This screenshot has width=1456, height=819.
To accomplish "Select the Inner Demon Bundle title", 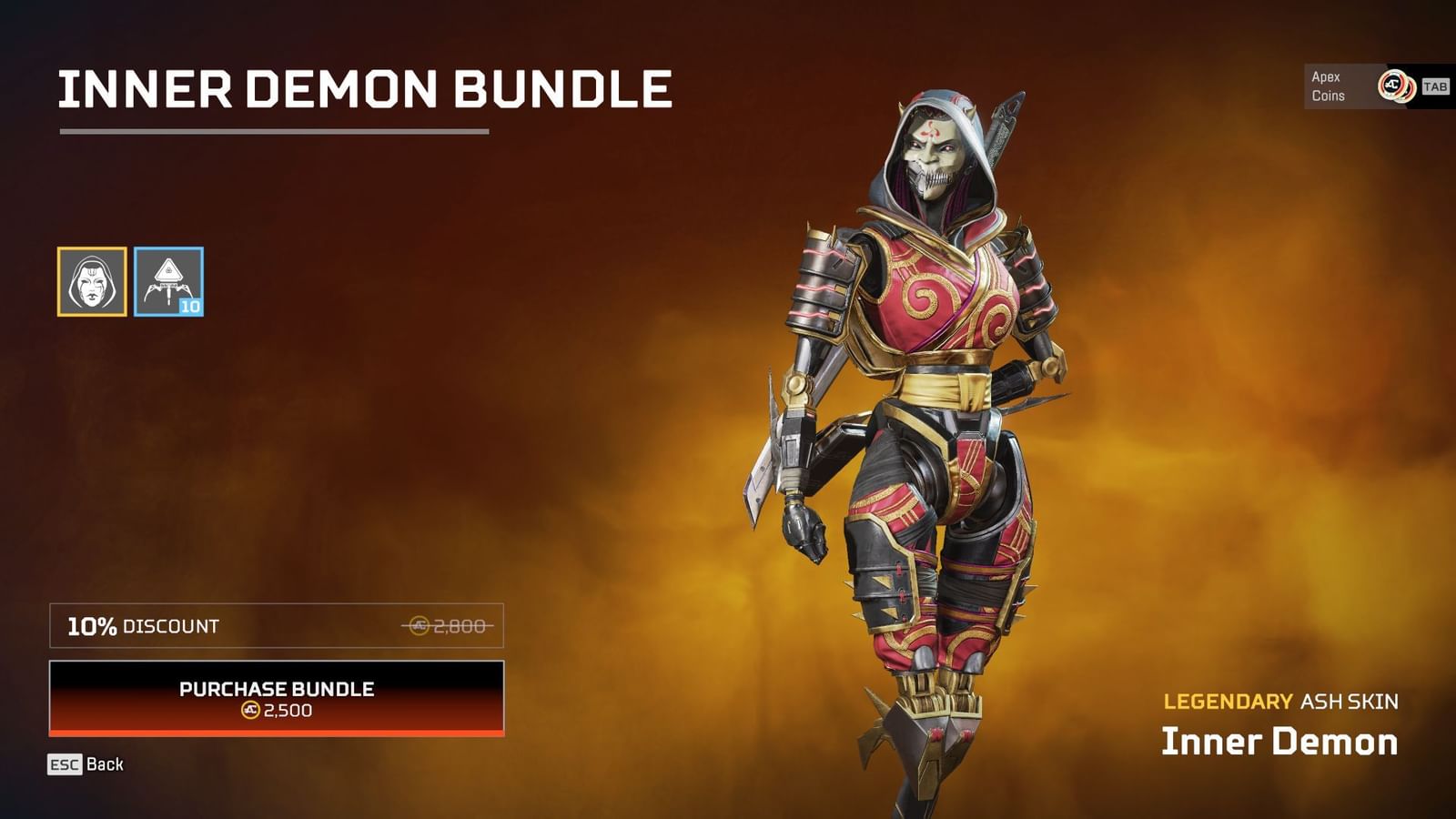I will [364, 90].
